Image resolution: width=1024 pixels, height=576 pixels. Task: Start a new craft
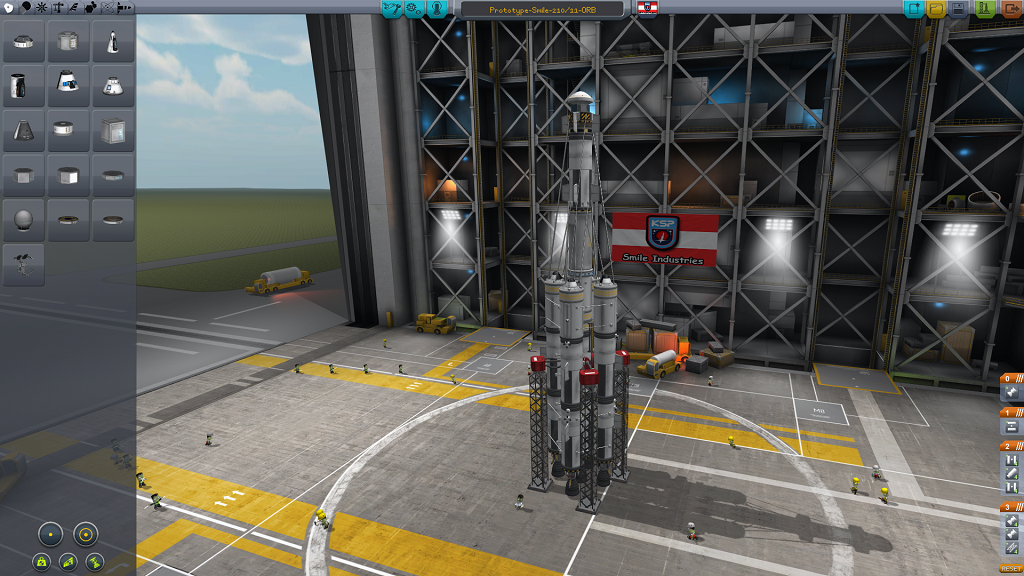pos(913,9)
